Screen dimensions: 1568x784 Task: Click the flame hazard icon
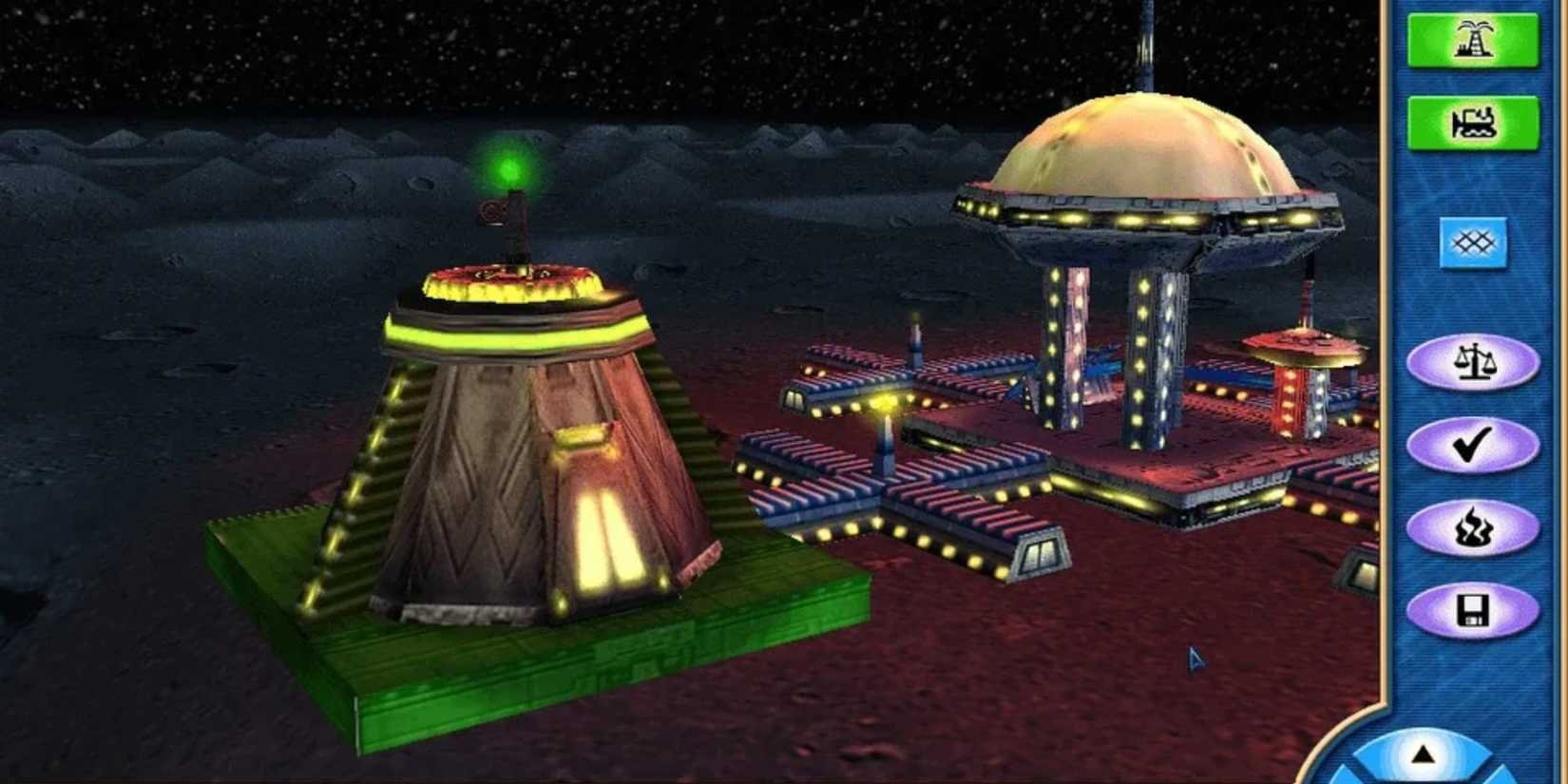coord(1474,525)
